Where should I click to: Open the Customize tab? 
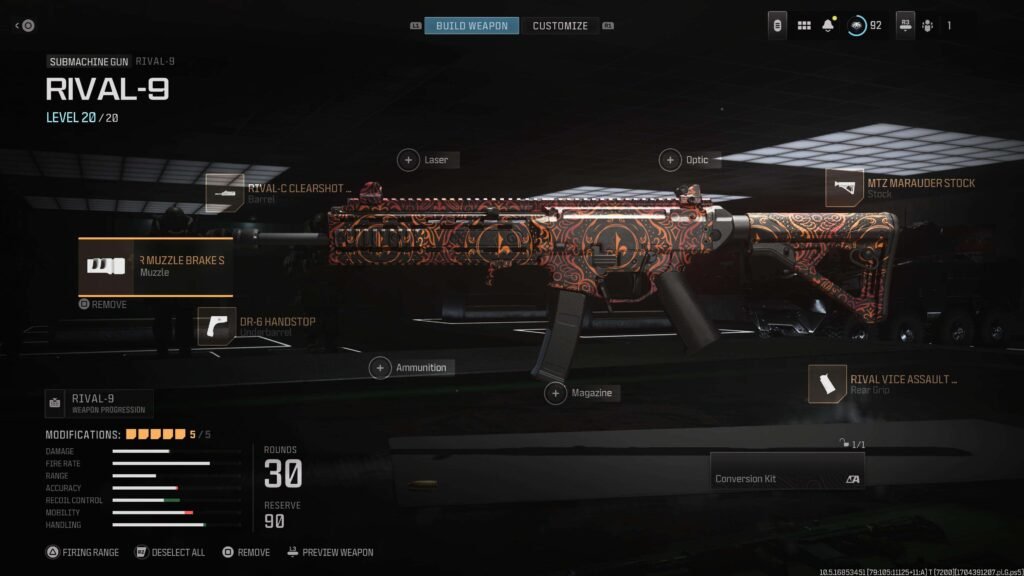(x=560, y=25)
